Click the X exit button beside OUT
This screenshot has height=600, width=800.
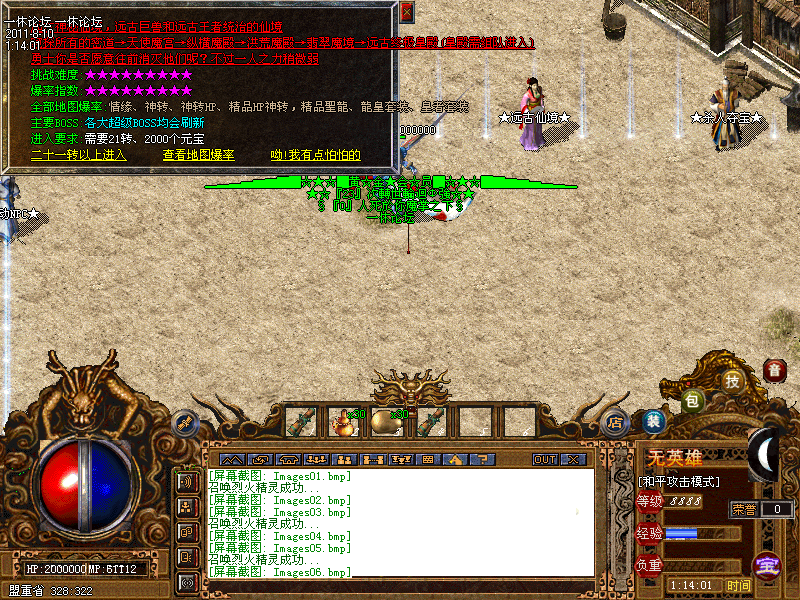tap(573, 459)
